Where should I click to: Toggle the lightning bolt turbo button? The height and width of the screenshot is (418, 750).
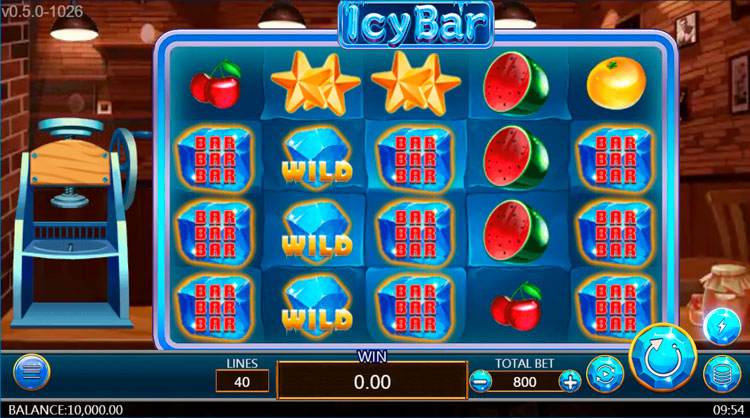point(720,325)
